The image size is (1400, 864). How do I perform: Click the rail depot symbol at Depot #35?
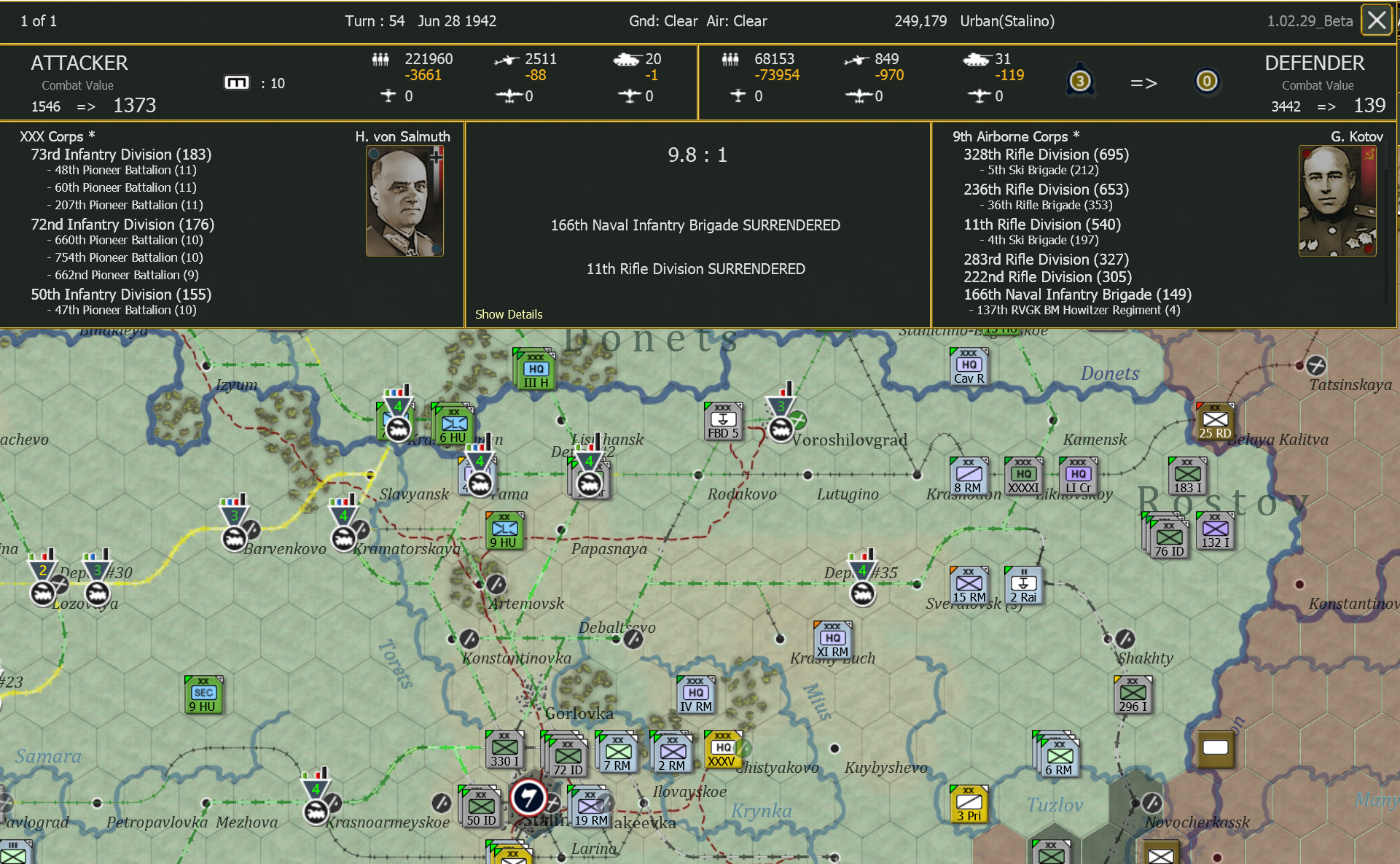[862, 594]
